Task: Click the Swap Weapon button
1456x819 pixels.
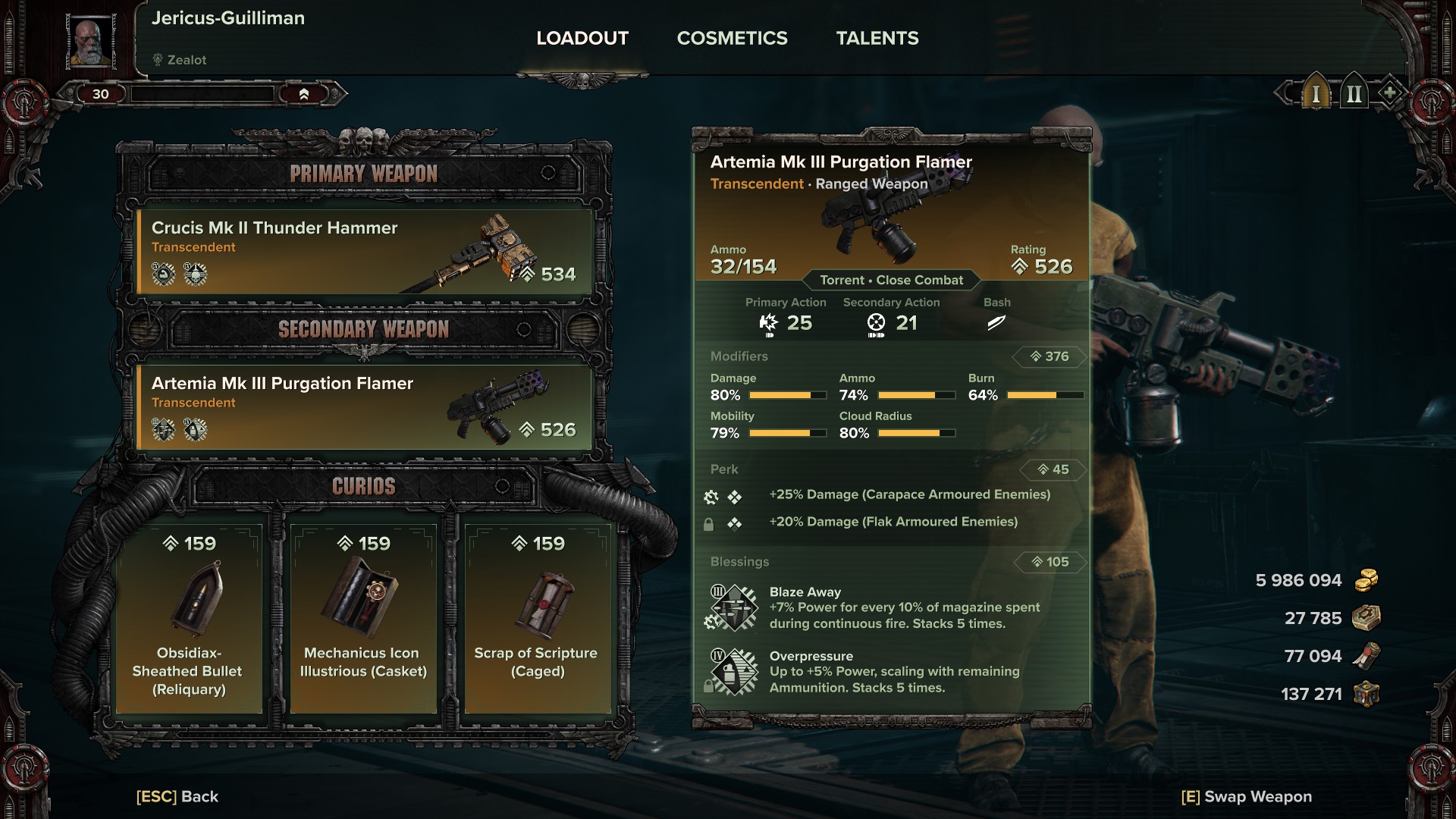Action: coord(1246,796)
